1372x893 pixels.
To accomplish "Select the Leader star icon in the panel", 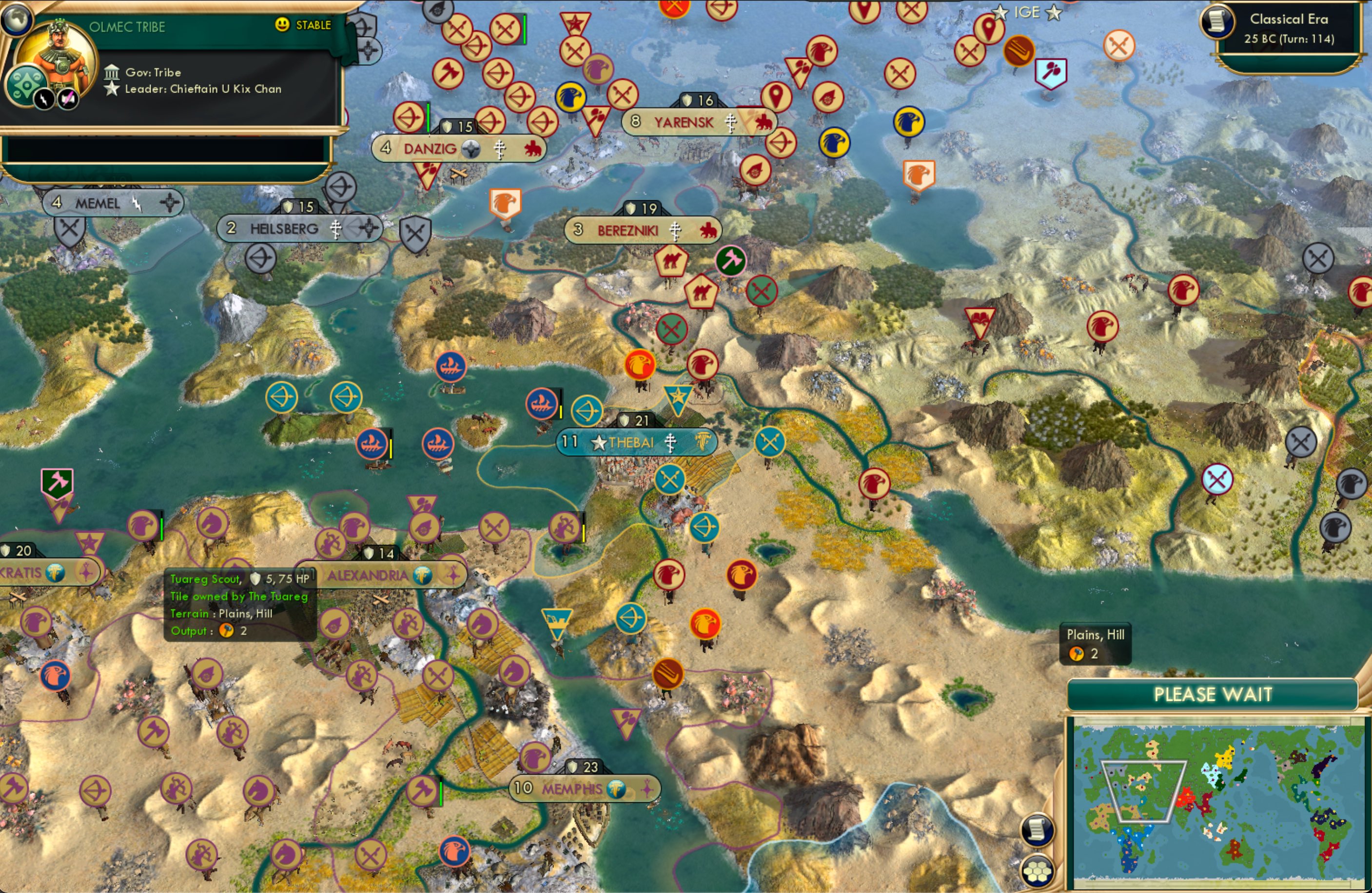I will point(111,89).
